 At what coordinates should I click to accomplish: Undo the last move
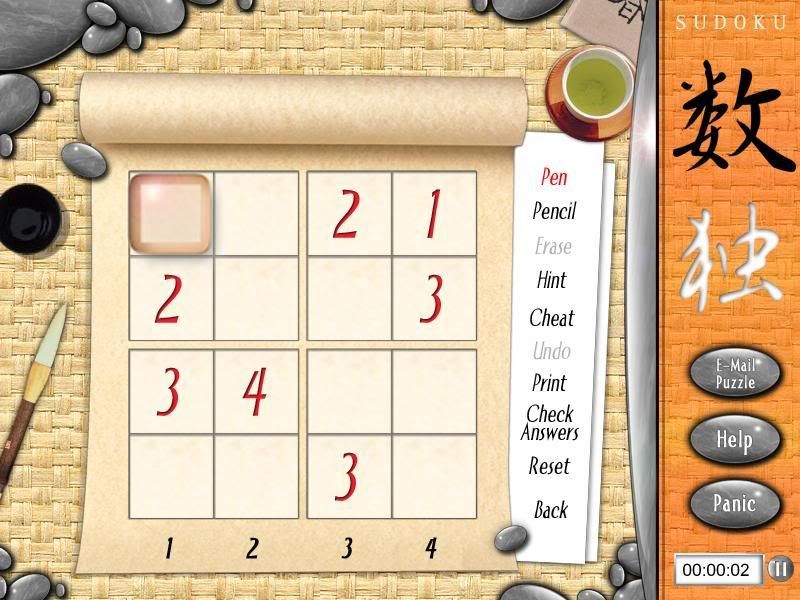click(x=552, y=351)
